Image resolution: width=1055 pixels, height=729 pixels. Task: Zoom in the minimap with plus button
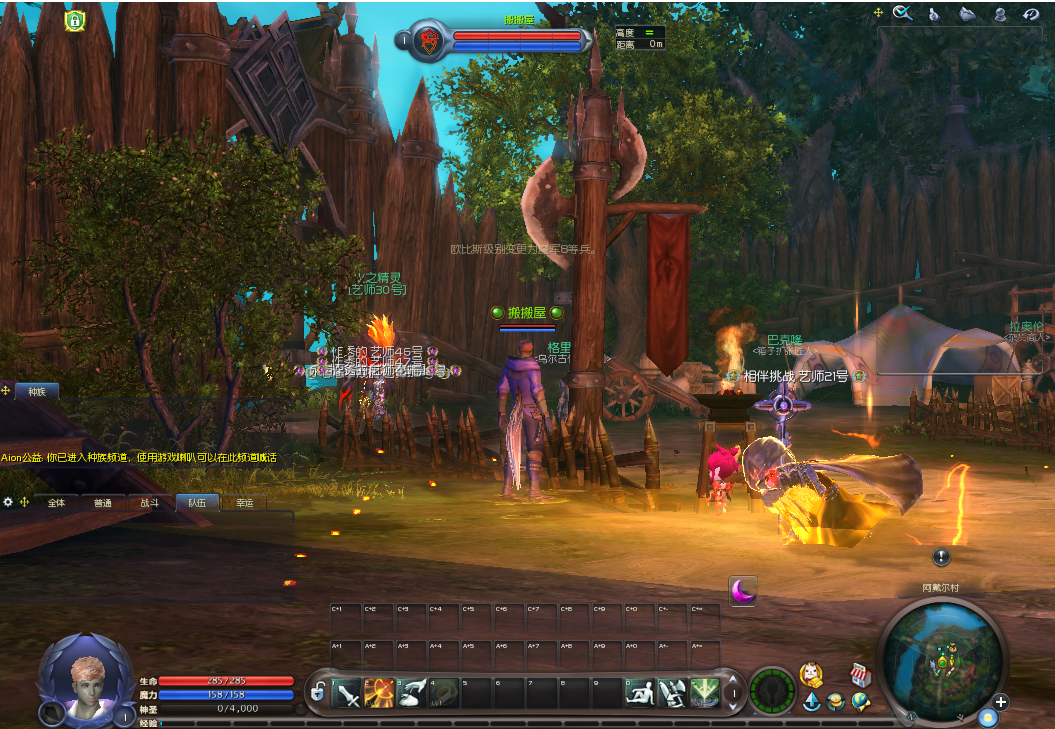click(x=1000, y=702)
